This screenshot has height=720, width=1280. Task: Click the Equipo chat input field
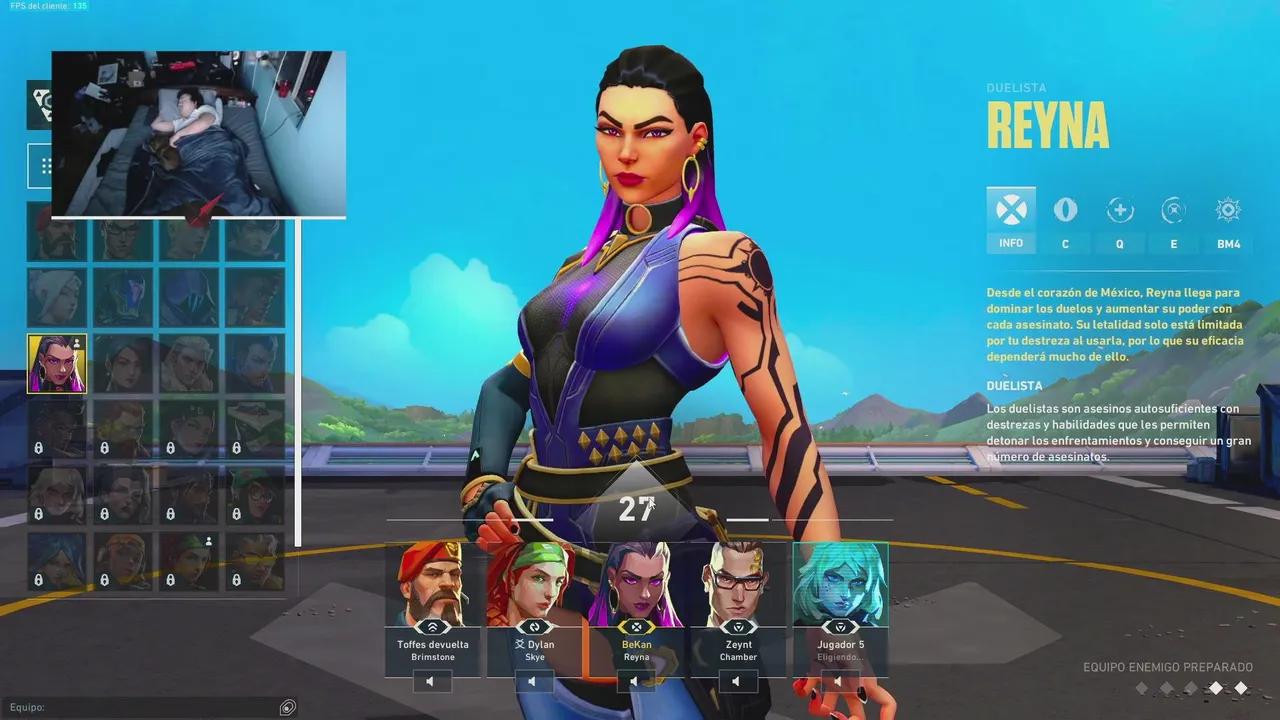click(x=150, y=707)
